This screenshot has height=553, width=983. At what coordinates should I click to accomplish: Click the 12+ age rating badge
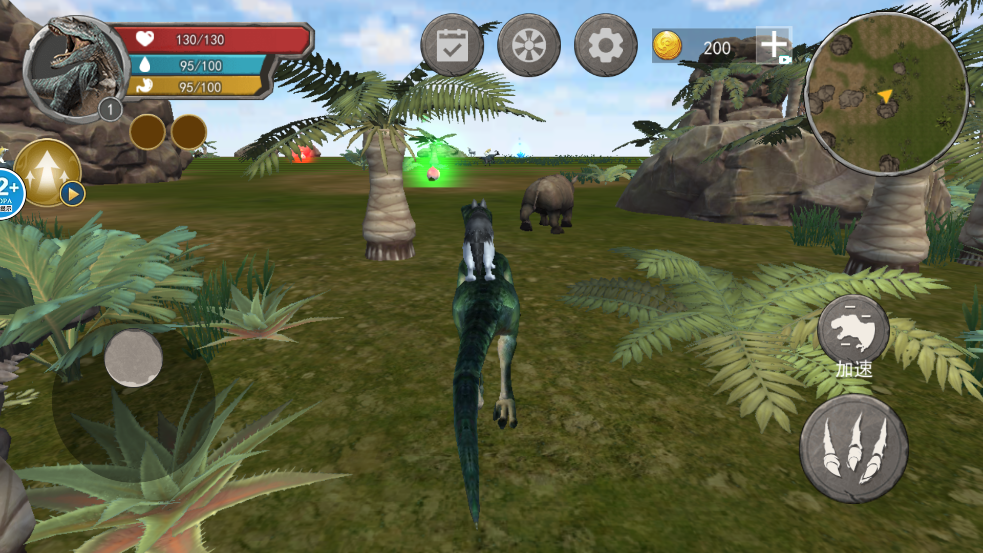pyautogui.click(x=8, y=189)
